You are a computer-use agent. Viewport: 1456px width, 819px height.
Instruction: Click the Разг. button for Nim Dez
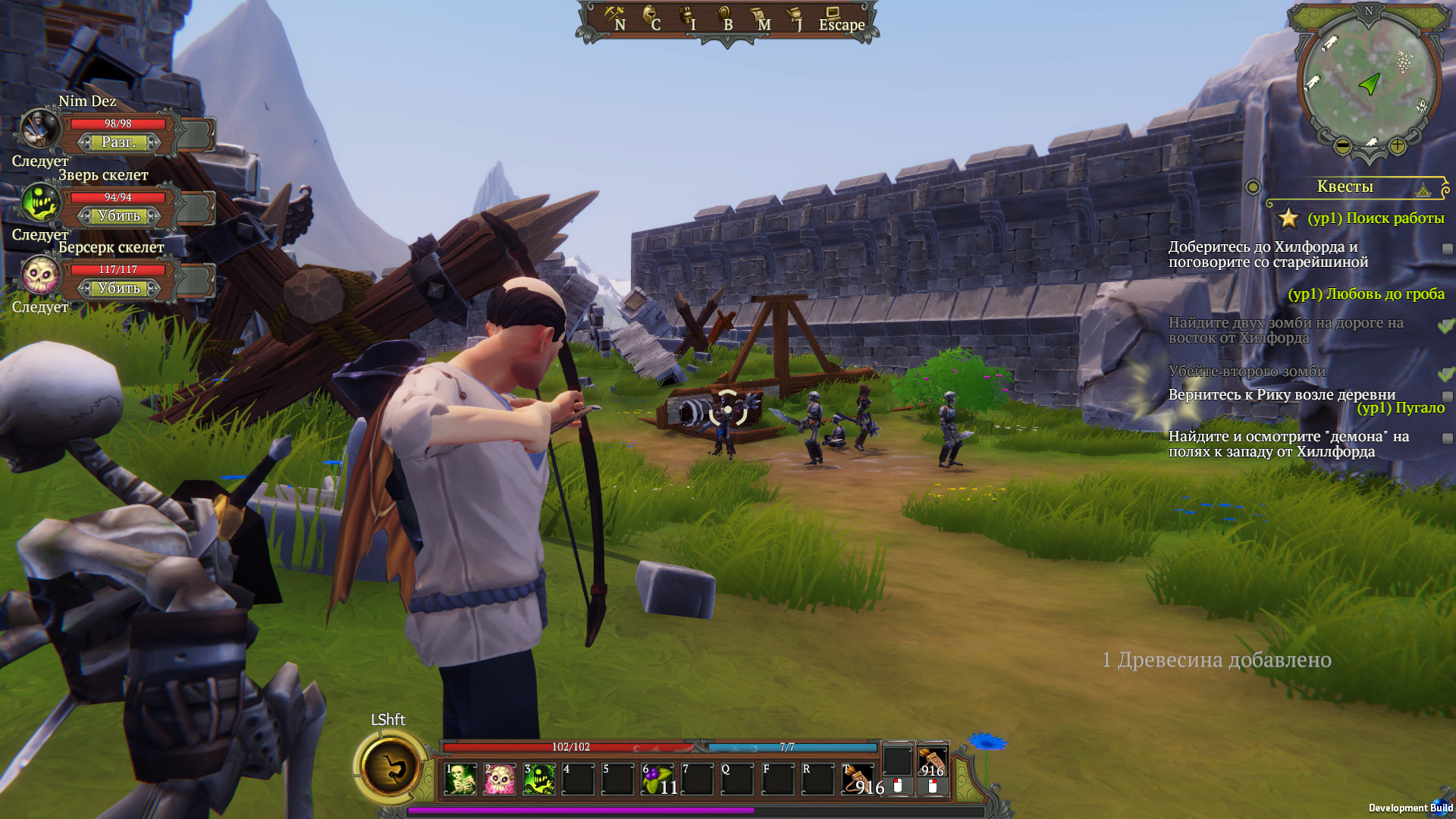coord(119,143)
